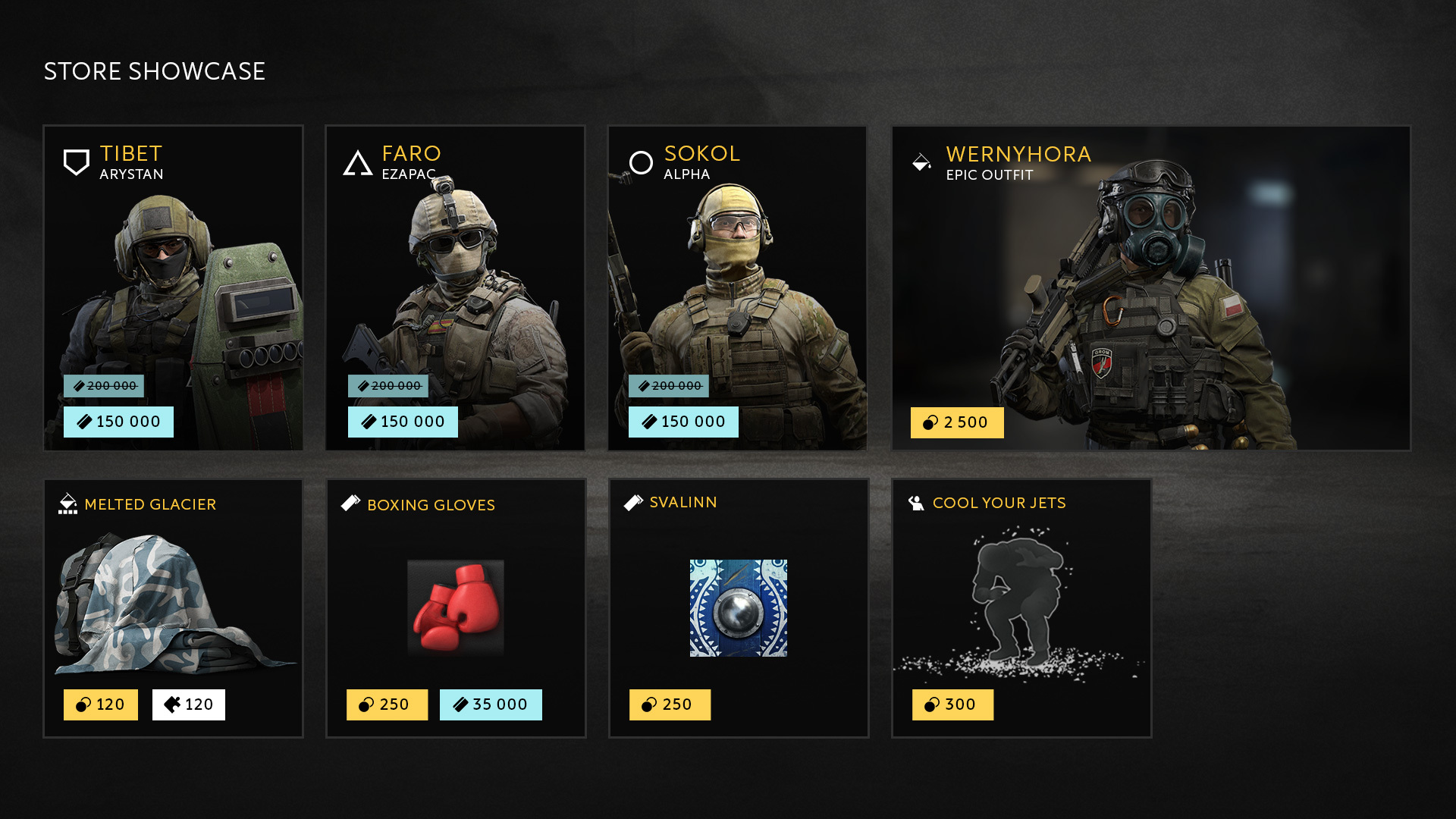Click the white 120 price on Melted Glacier
Image resolution: width=1456 pixels, height=819 pixels.
tap(188, 704)
